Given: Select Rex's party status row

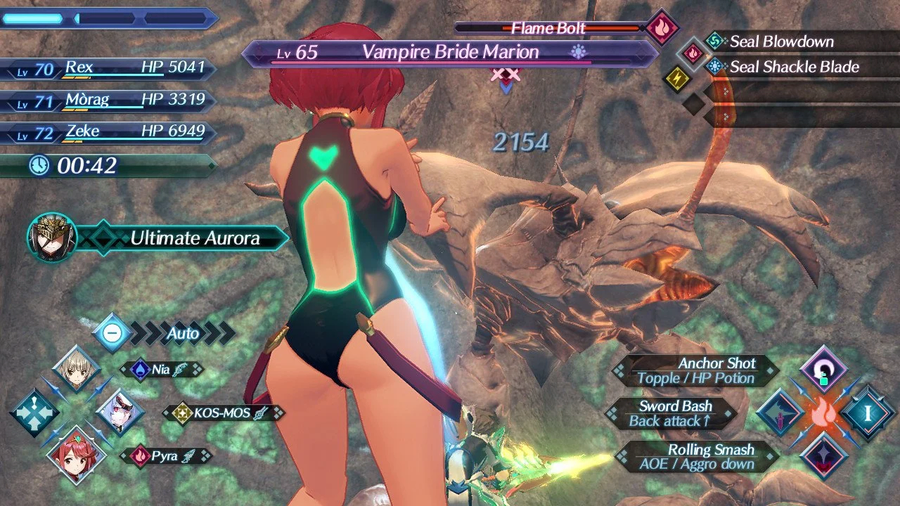Looking at the screenshot, I should pos(110,69).
